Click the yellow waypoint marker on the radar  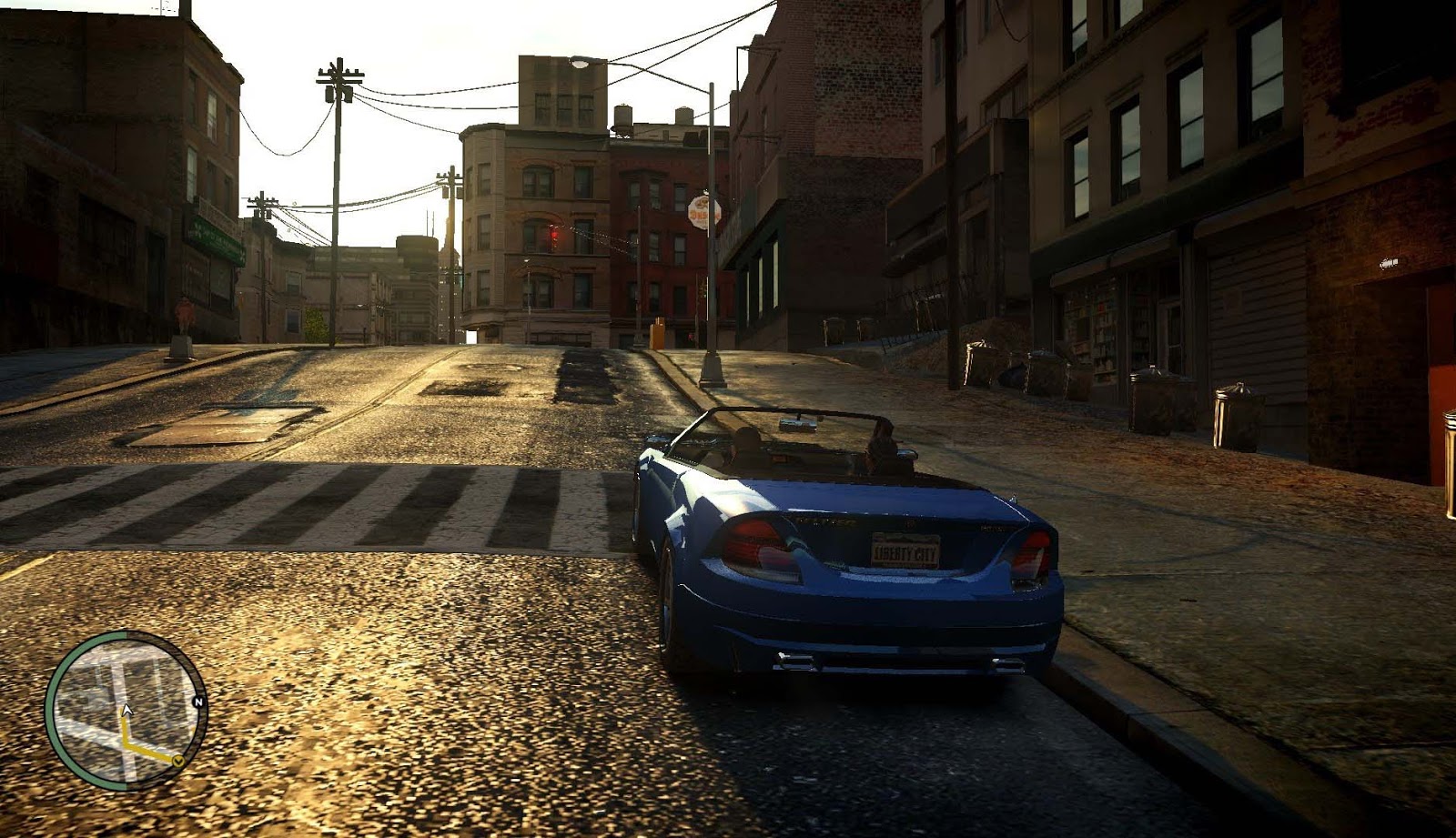click(x=178, y=761)
